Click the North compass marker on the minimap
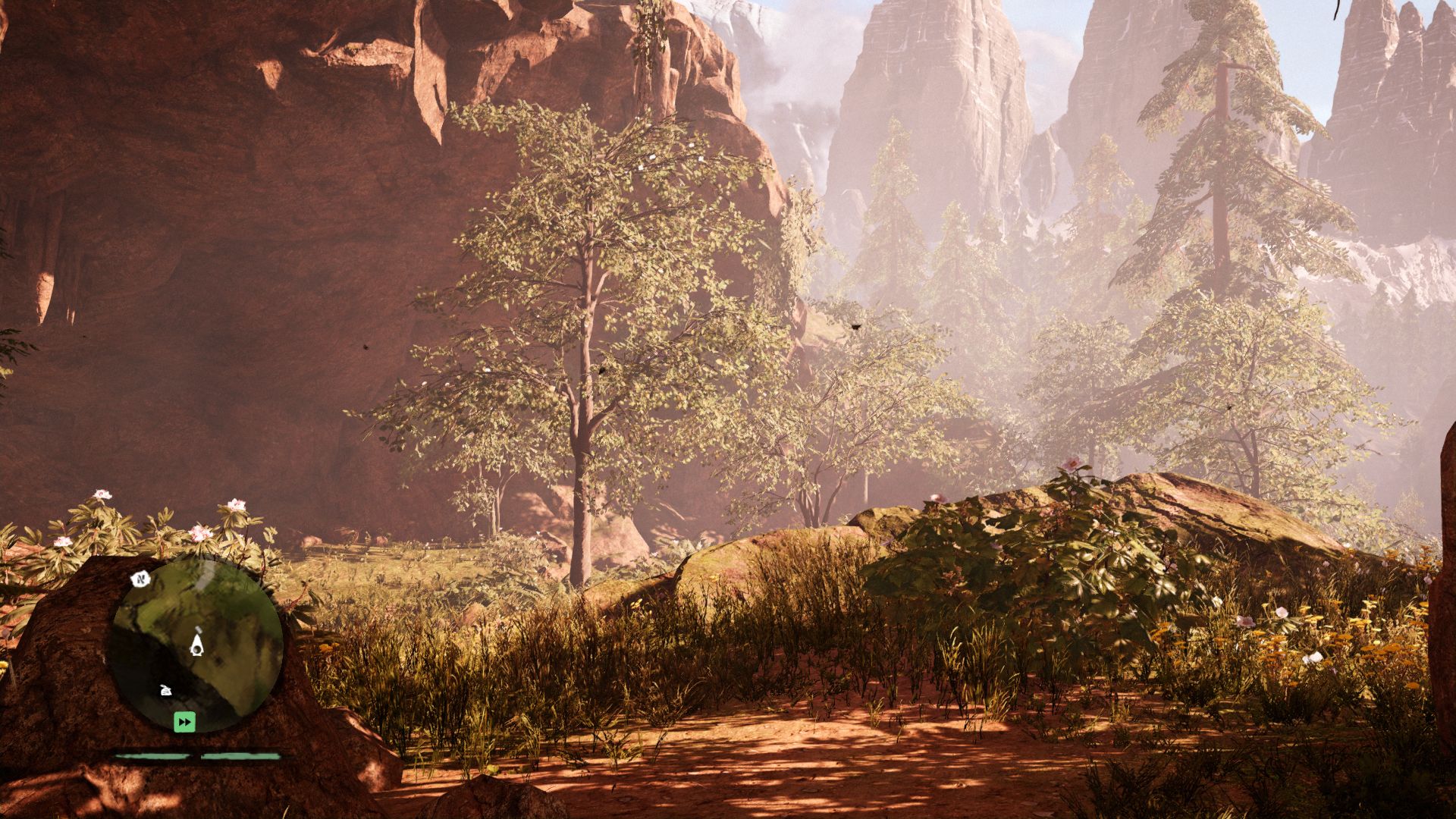The height and width of the screenshot is (819, 1456). (140, 579)
